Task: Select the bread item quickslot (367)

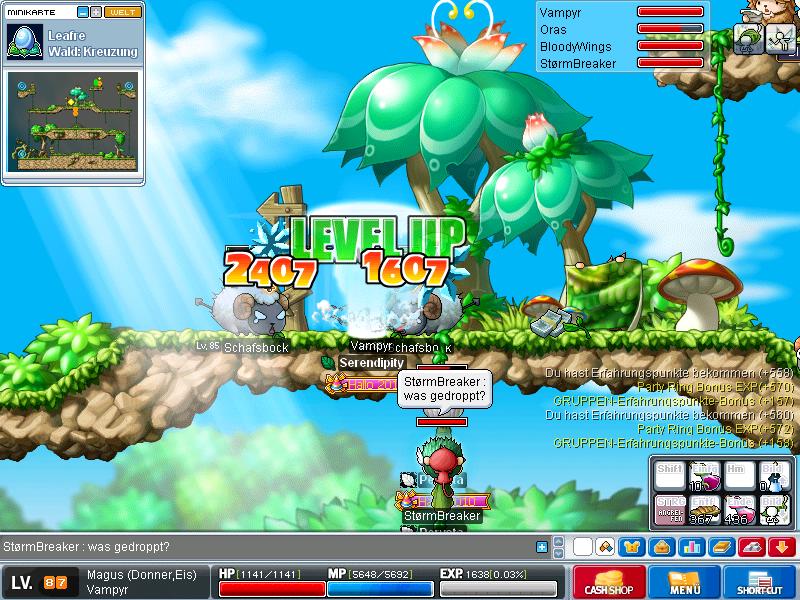Action: (704, 508)
